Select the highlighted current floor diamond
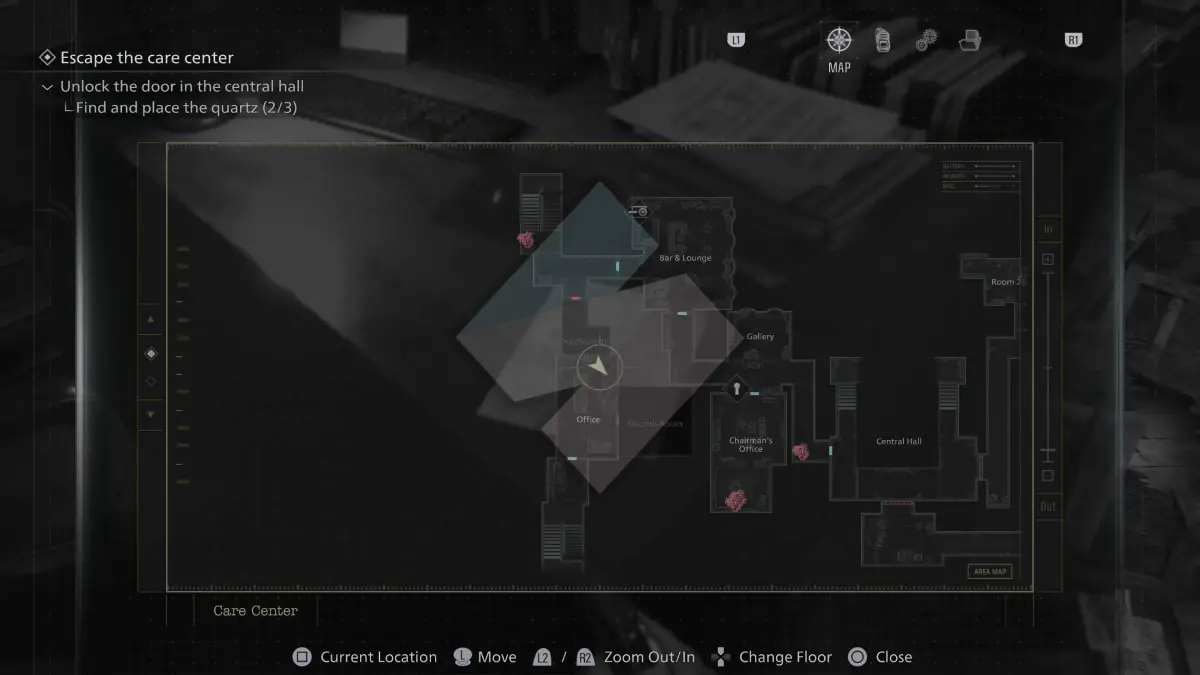 151,353
